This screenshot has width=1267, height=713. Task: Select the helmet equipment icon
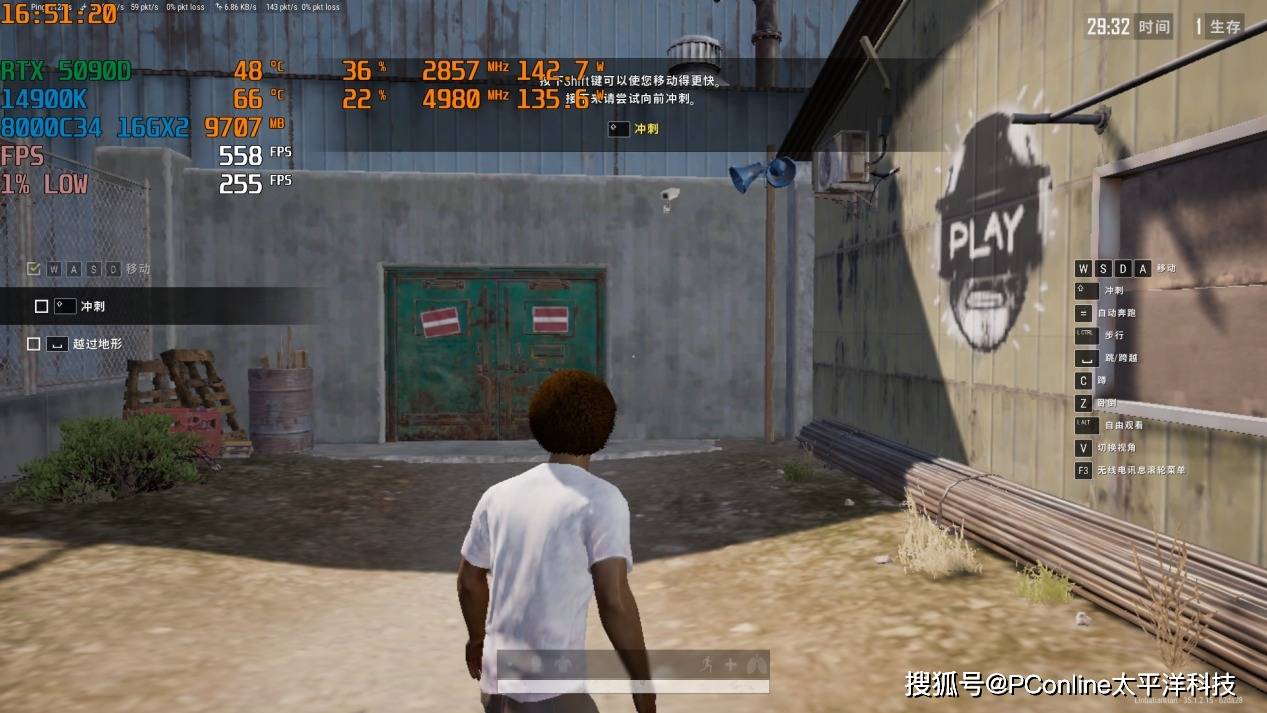tap(535, 664)
